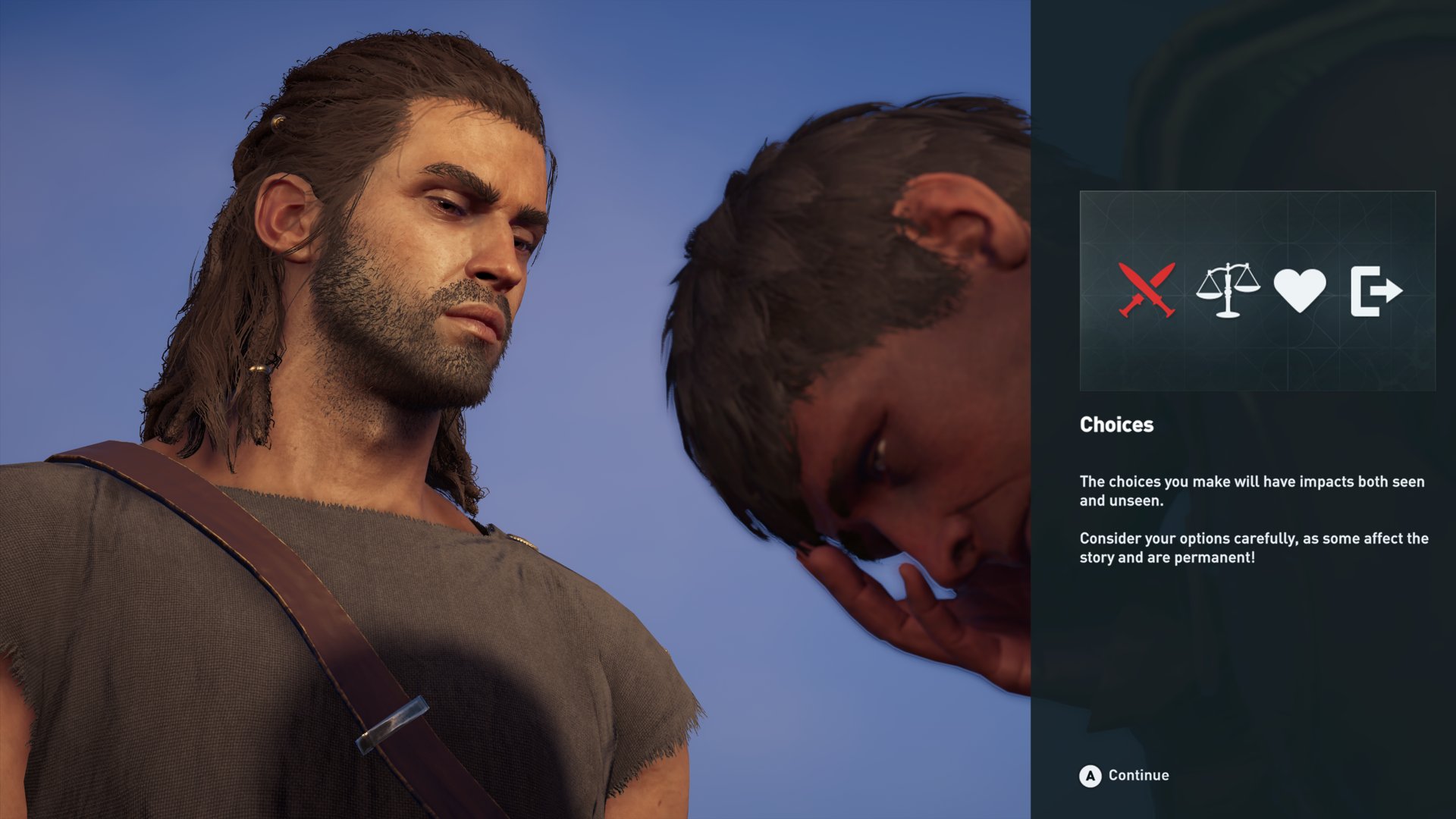Click the red crossed swords icon
1456x819 pixels.
(1146, 290)
